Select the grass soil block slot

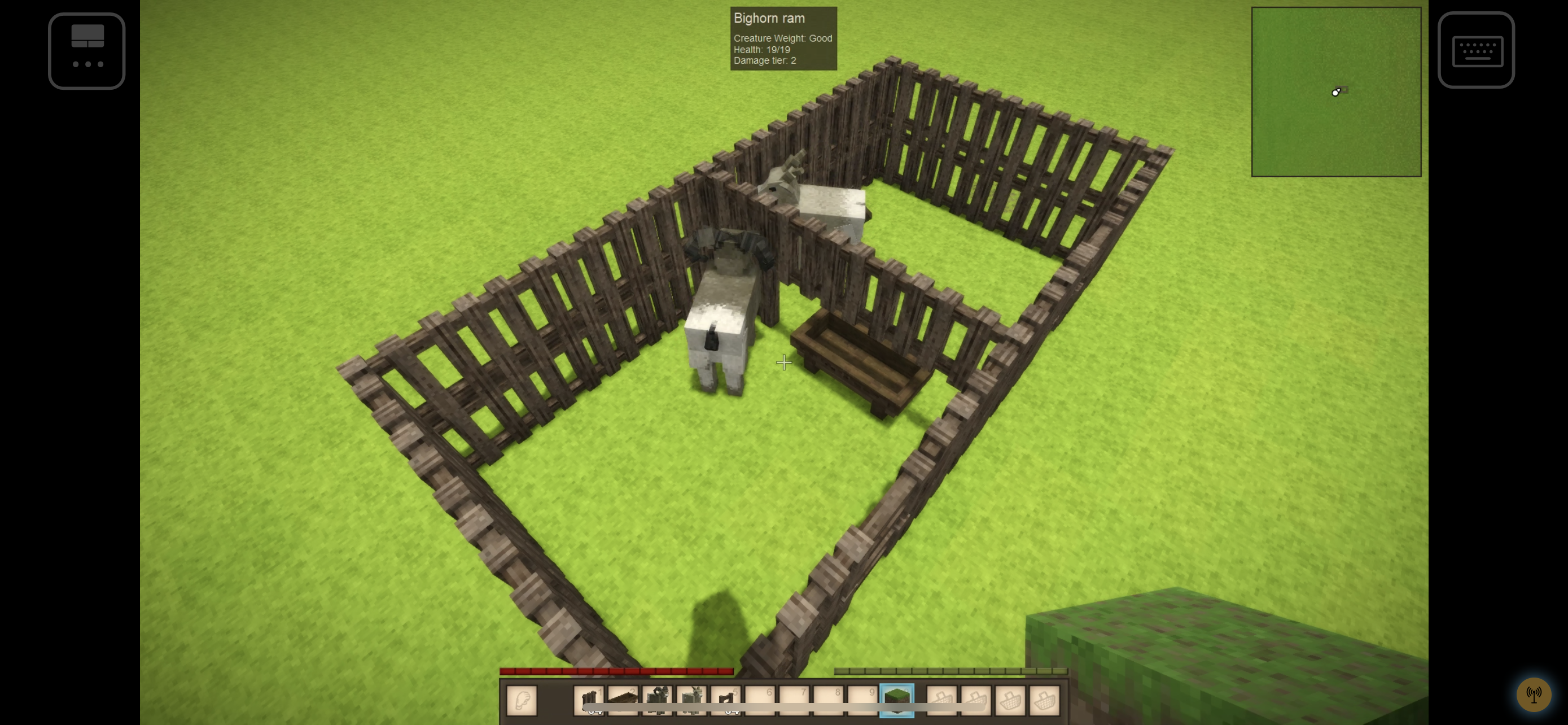pos(896,700)
